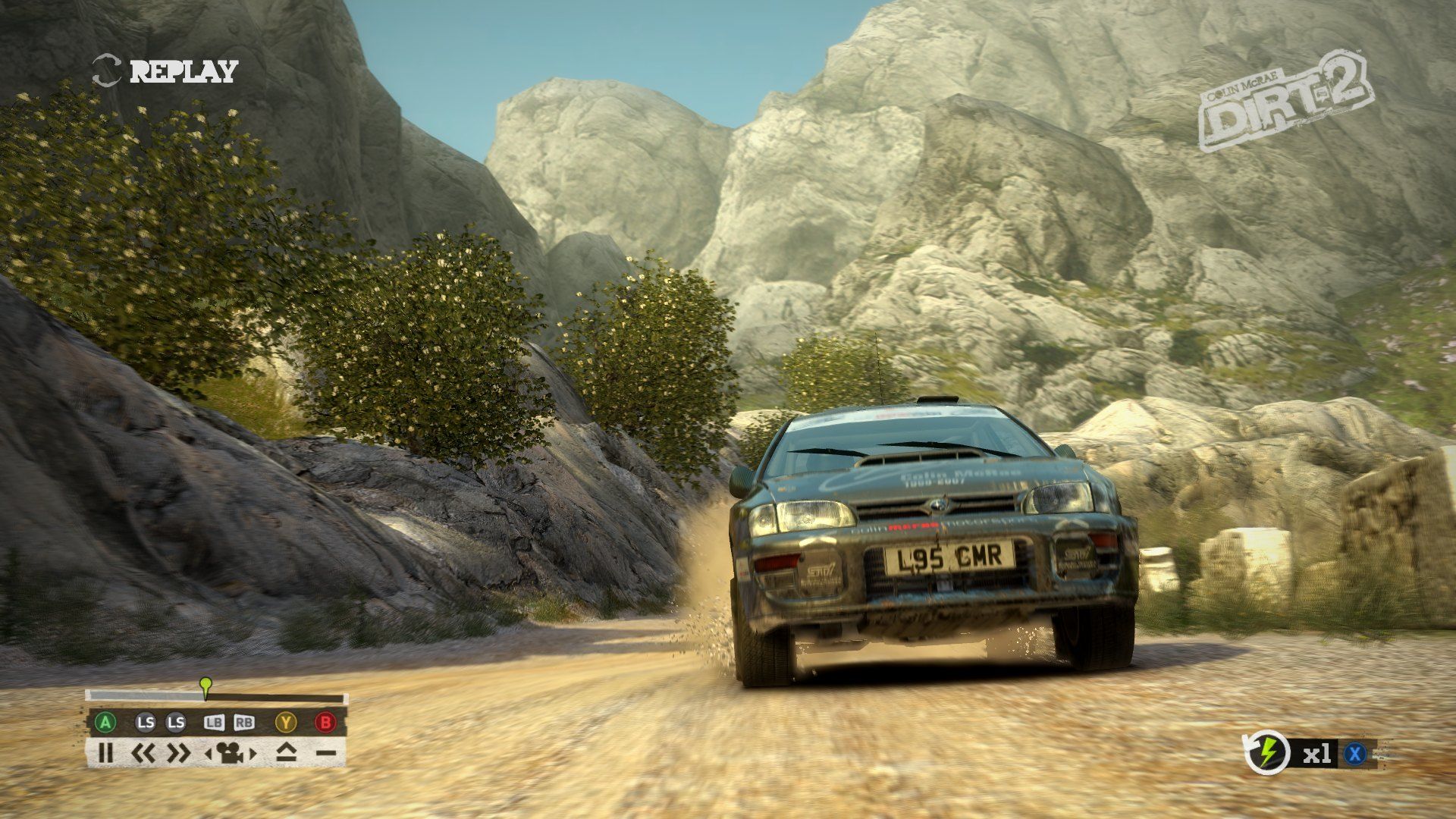Click the eject-style upload icon
This screenshot has height=819, width=1456.
(x=286, y=753)
